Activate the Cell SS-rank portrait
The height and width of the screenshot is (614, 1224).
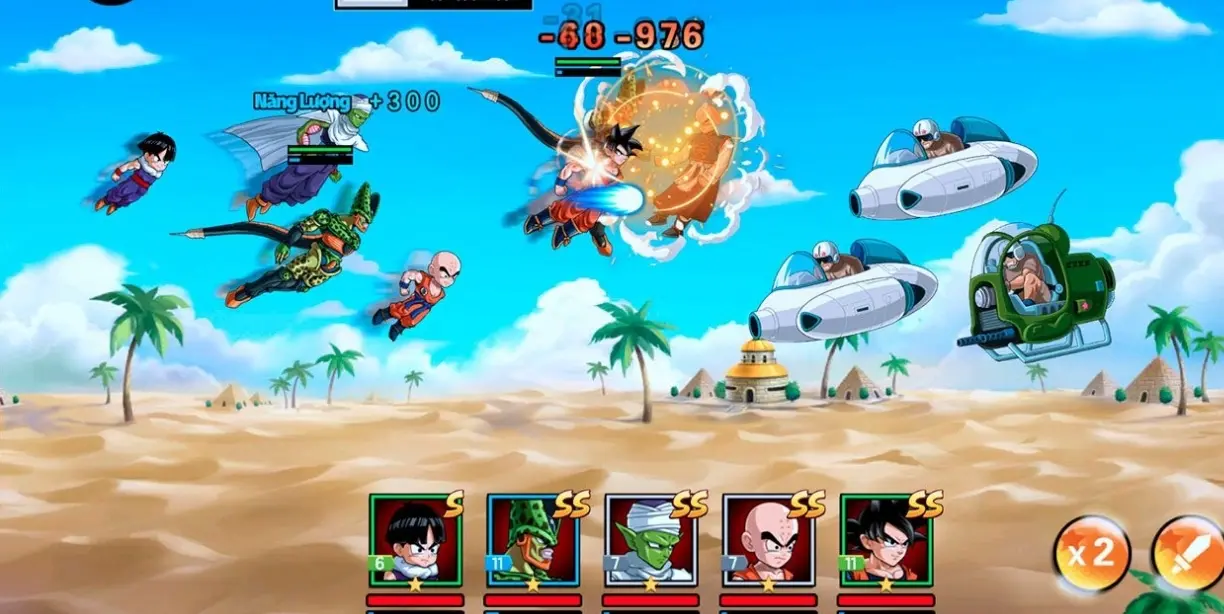point(533,540)
